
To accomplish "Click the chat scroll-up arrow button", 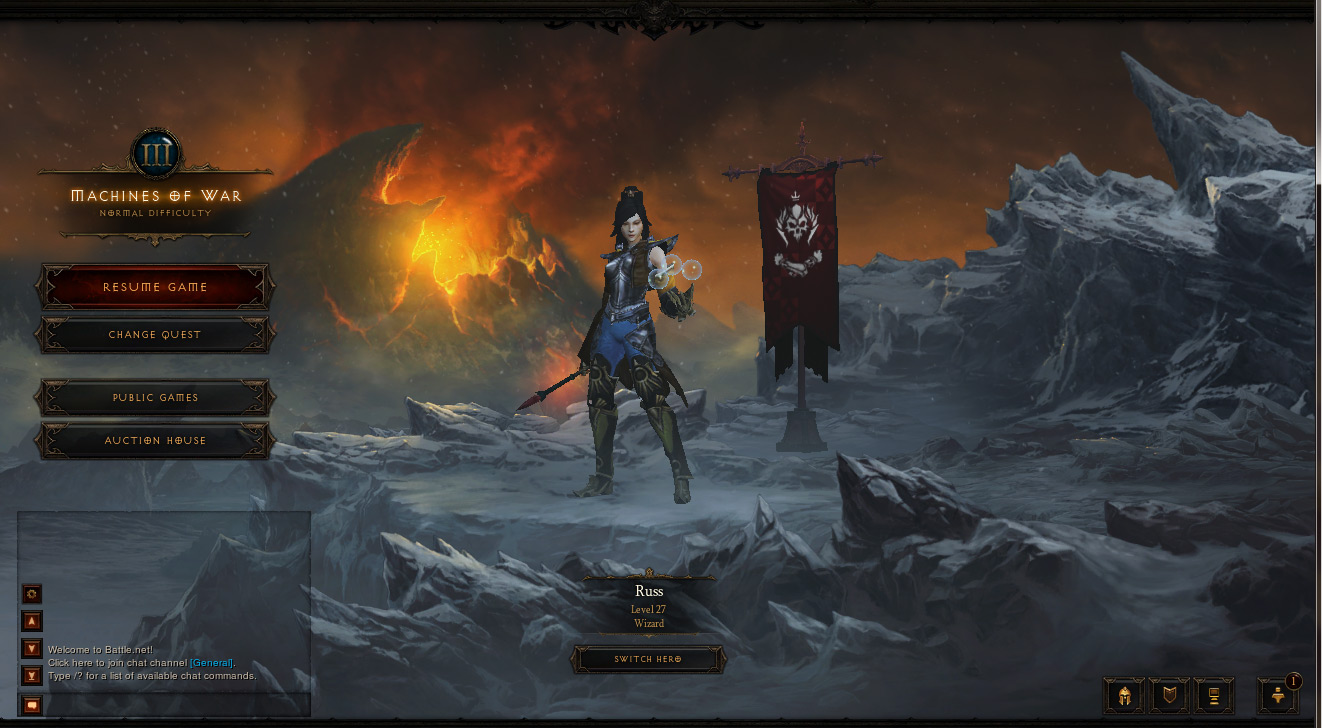I will coord(32,620).
